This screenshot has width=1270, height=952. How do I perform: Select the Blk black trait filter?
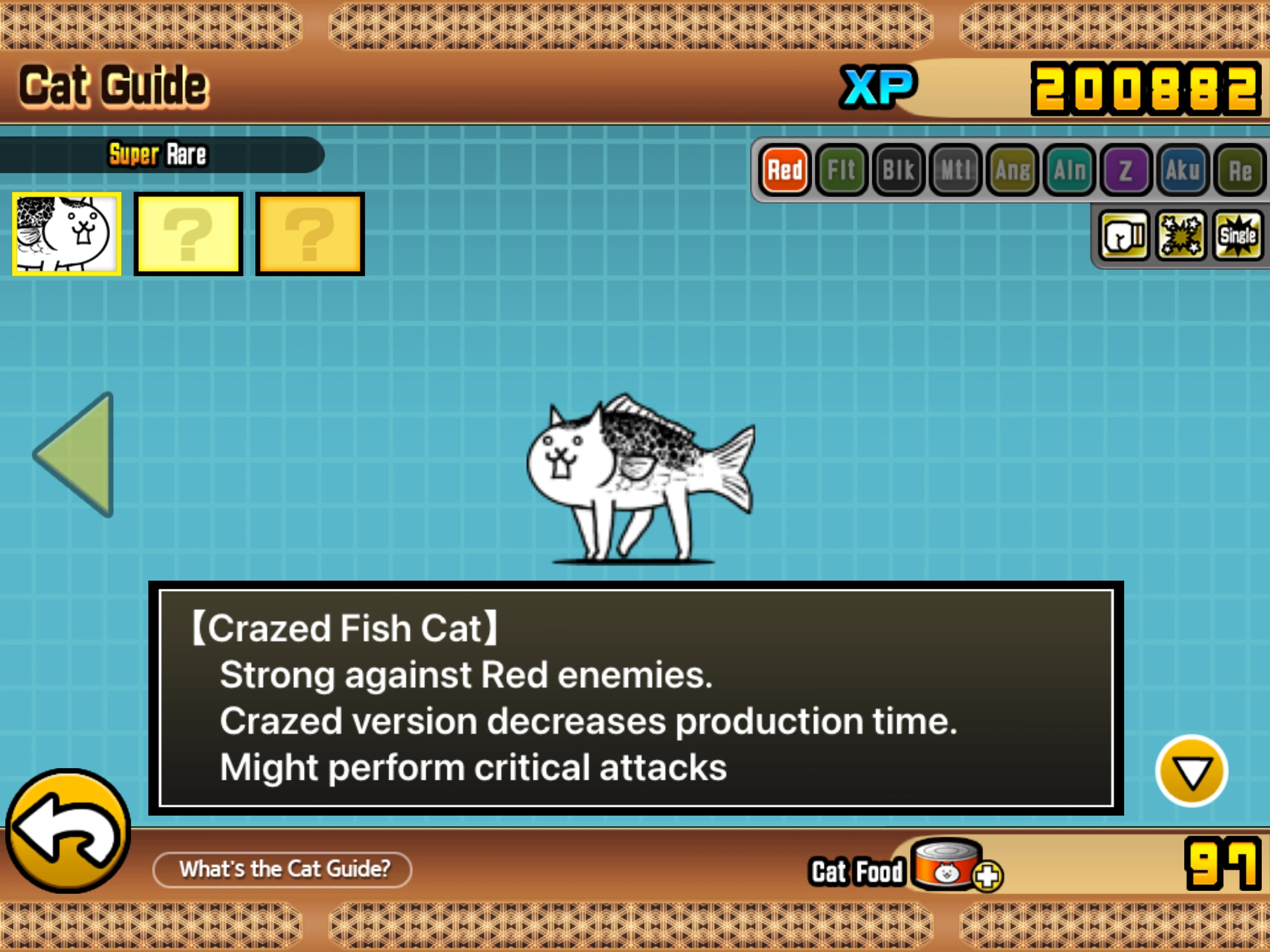coord(899,170)
